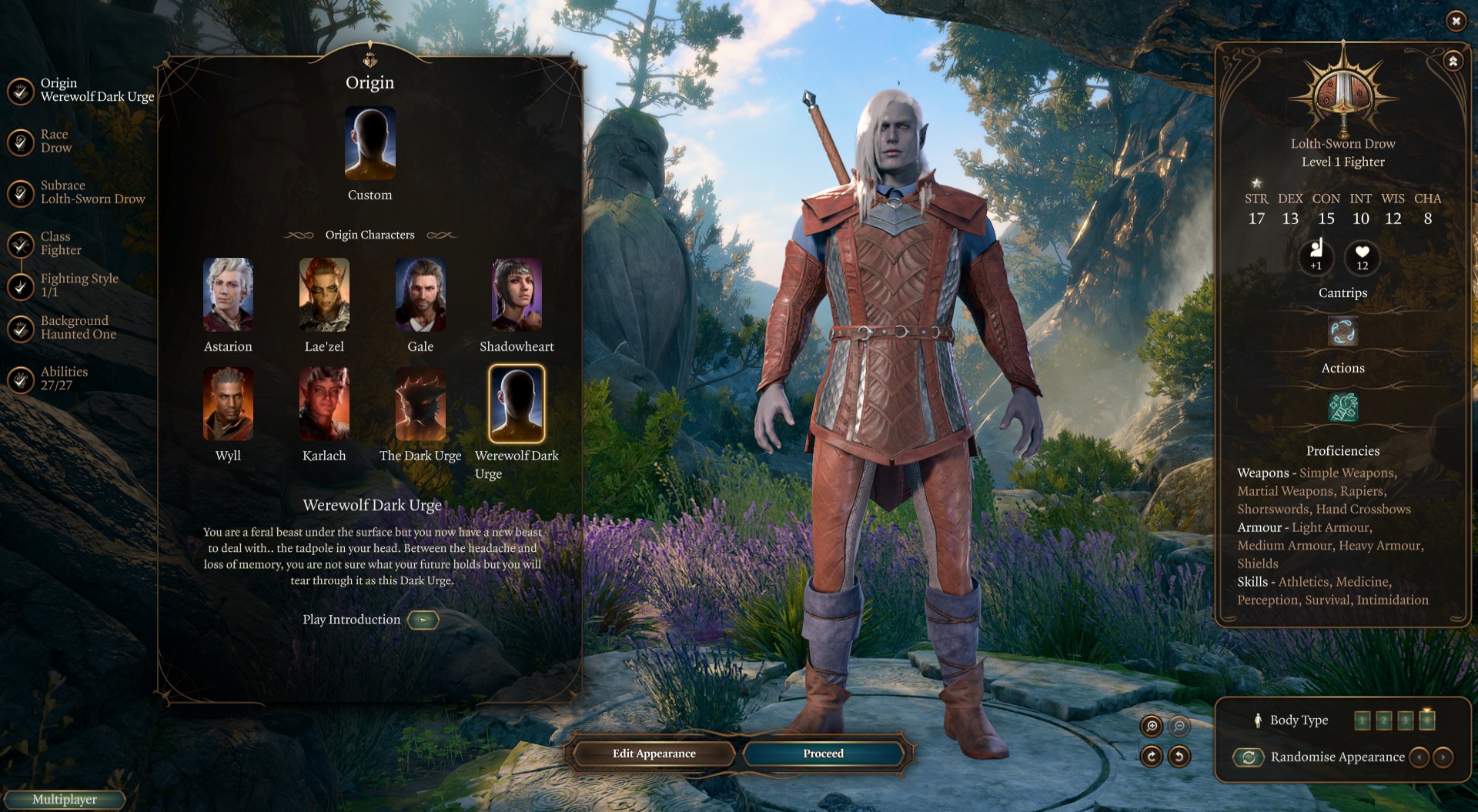The image size is (1478, 812).
Task: Pick Lae'zel origin character
Action: [324, 296]
